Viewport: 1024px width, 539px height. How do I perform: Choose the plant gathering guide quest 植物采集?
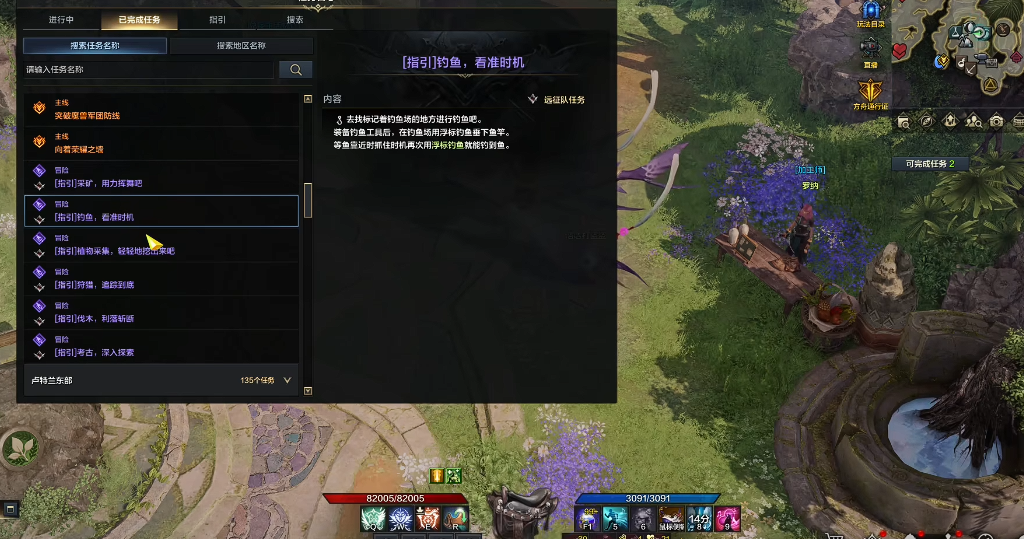160,245
